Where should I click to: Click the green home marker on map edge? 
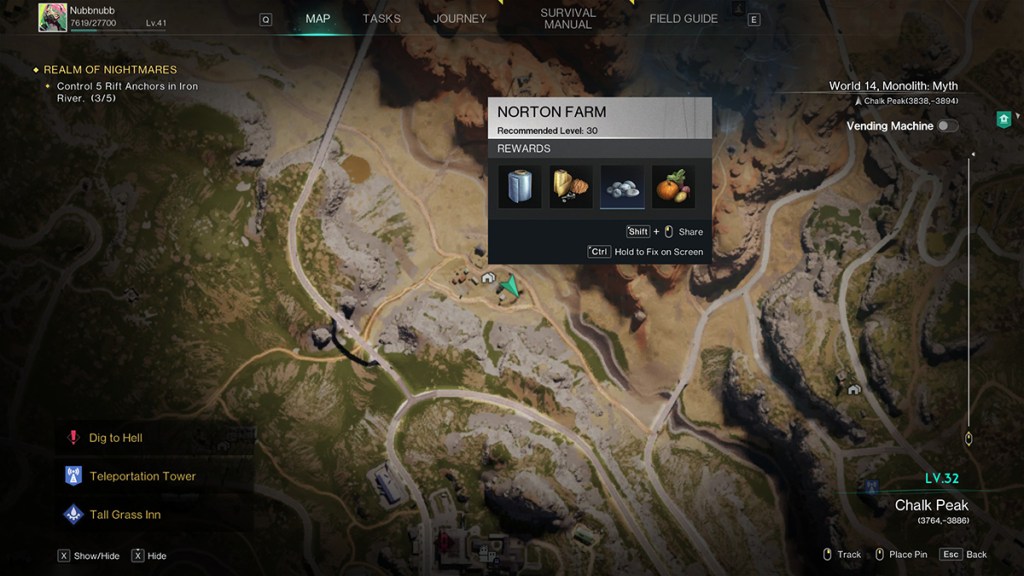coord(1003,119)
